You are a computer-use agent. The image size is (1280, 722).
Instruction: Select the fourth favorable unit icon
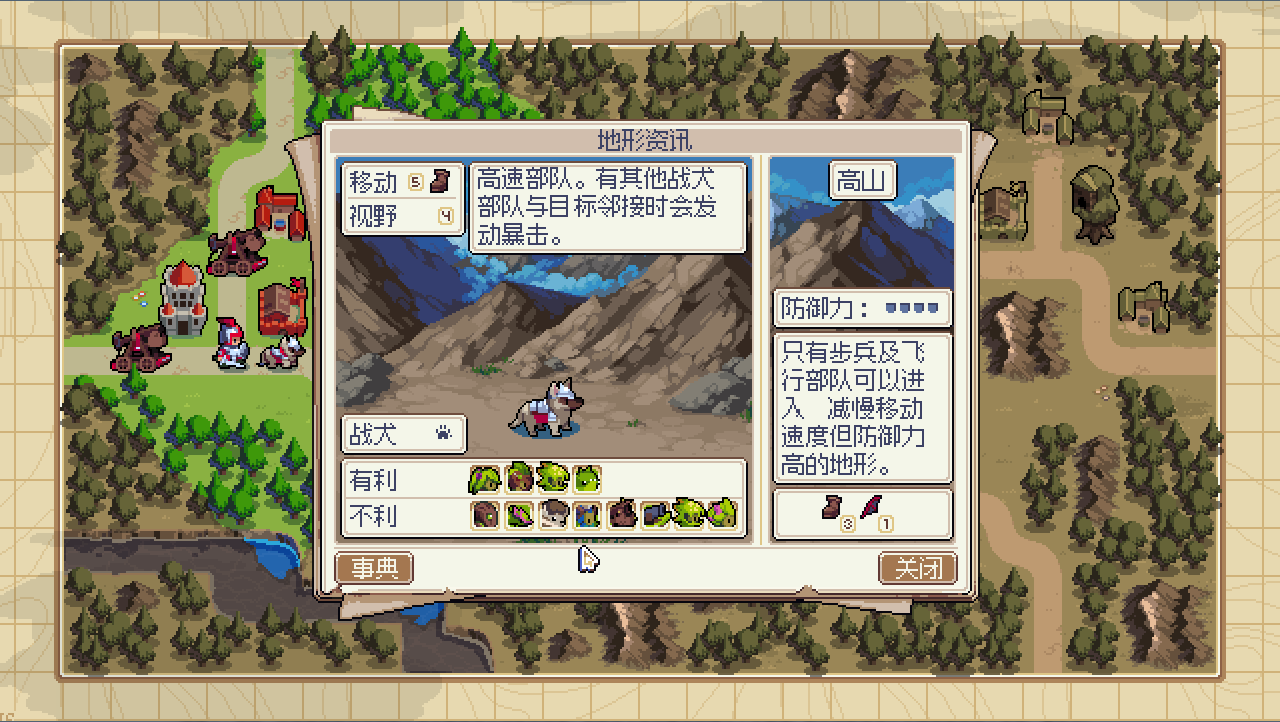point(585,478)
